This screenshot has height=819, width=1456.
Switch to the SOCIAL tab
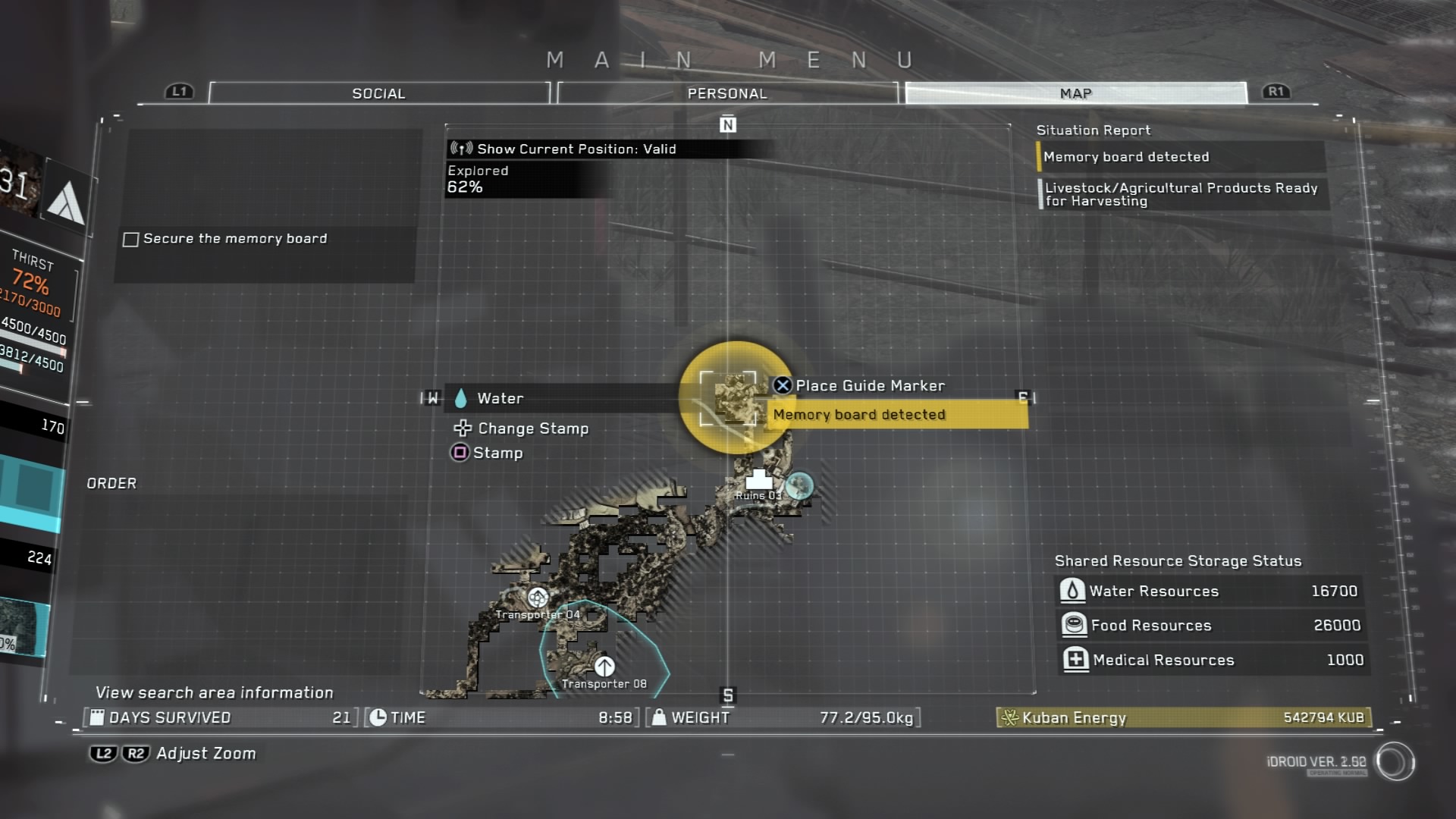pos(378,93)
